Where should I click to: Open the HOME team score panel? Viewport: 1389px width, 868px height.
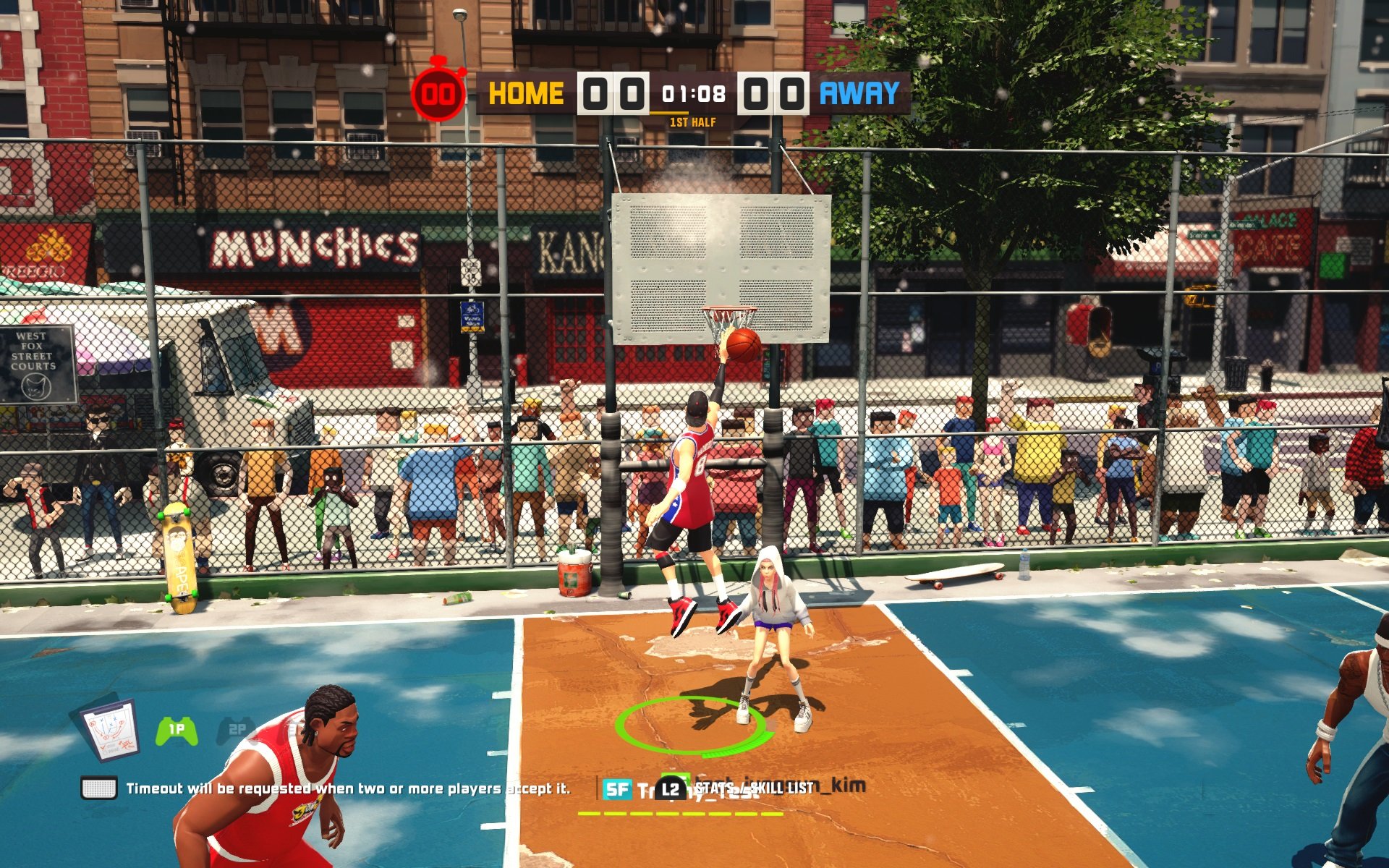[613, 93]
